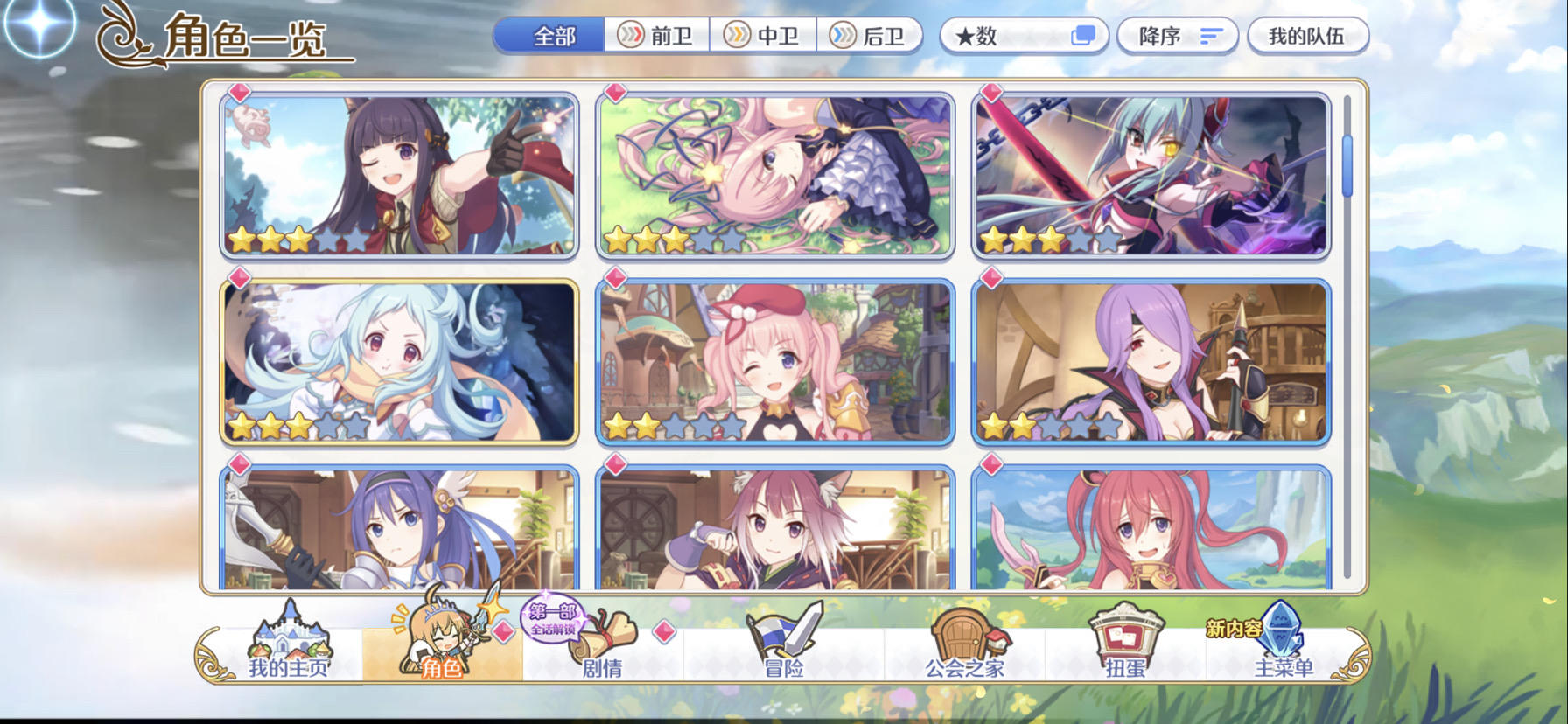Toggle the blue stacked-cards icon in ★数 filter
The image size is (1568, 724).
1085,31
